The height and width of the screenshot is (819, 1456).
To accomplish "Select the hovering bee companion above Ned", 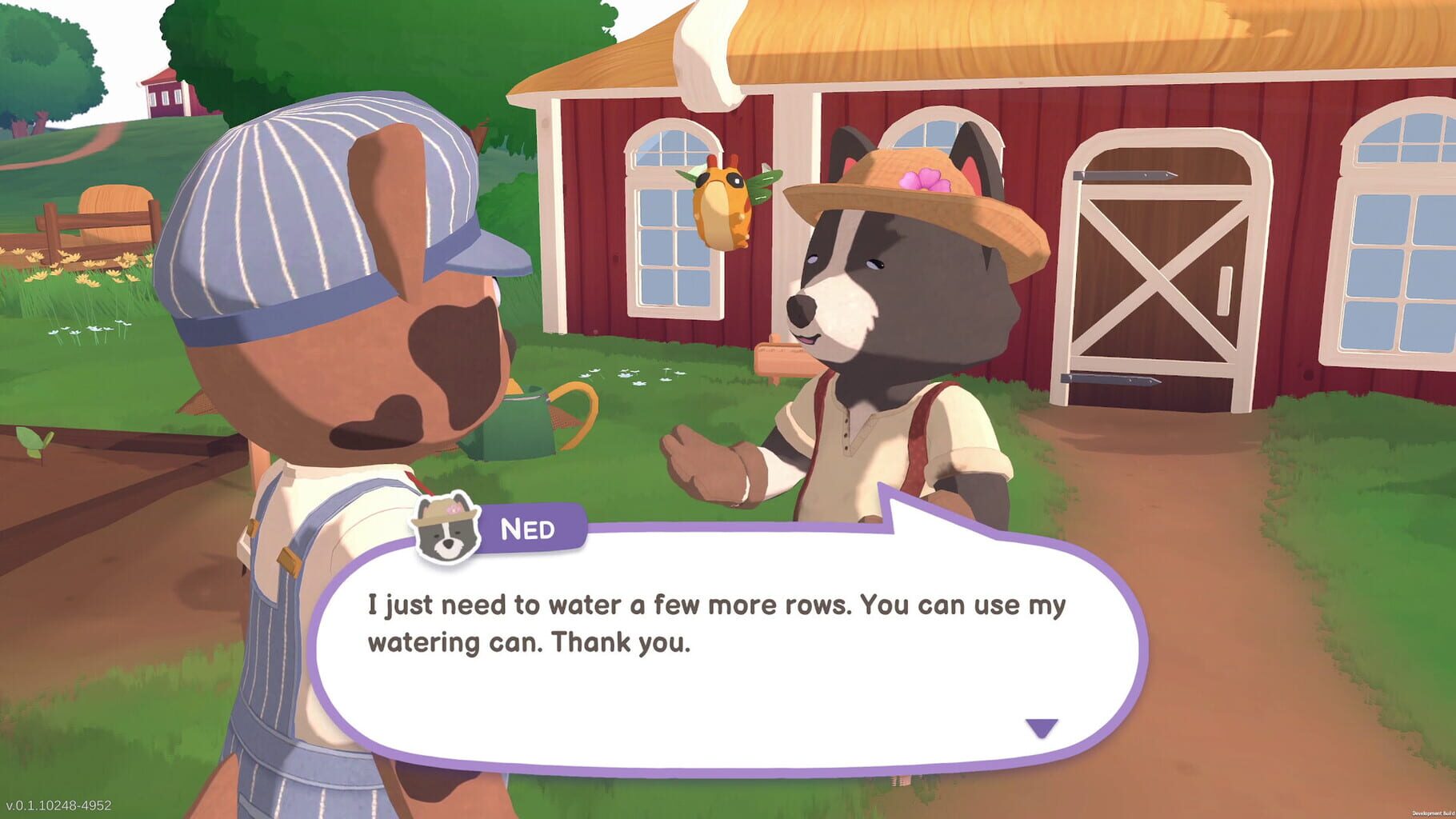I will click(722, 206).
